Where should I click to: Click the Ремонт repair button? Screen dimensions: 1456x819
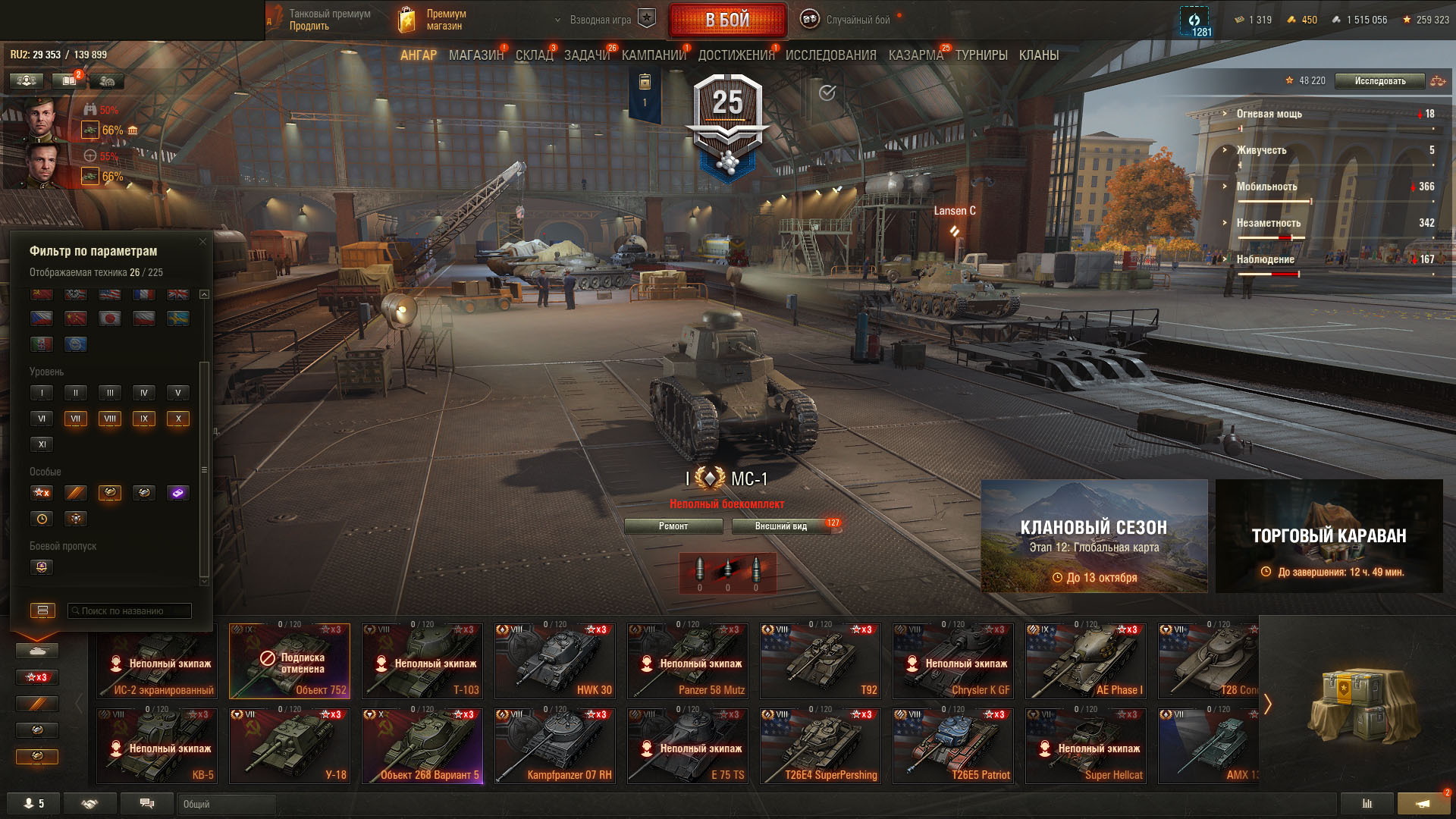[673, 526]
